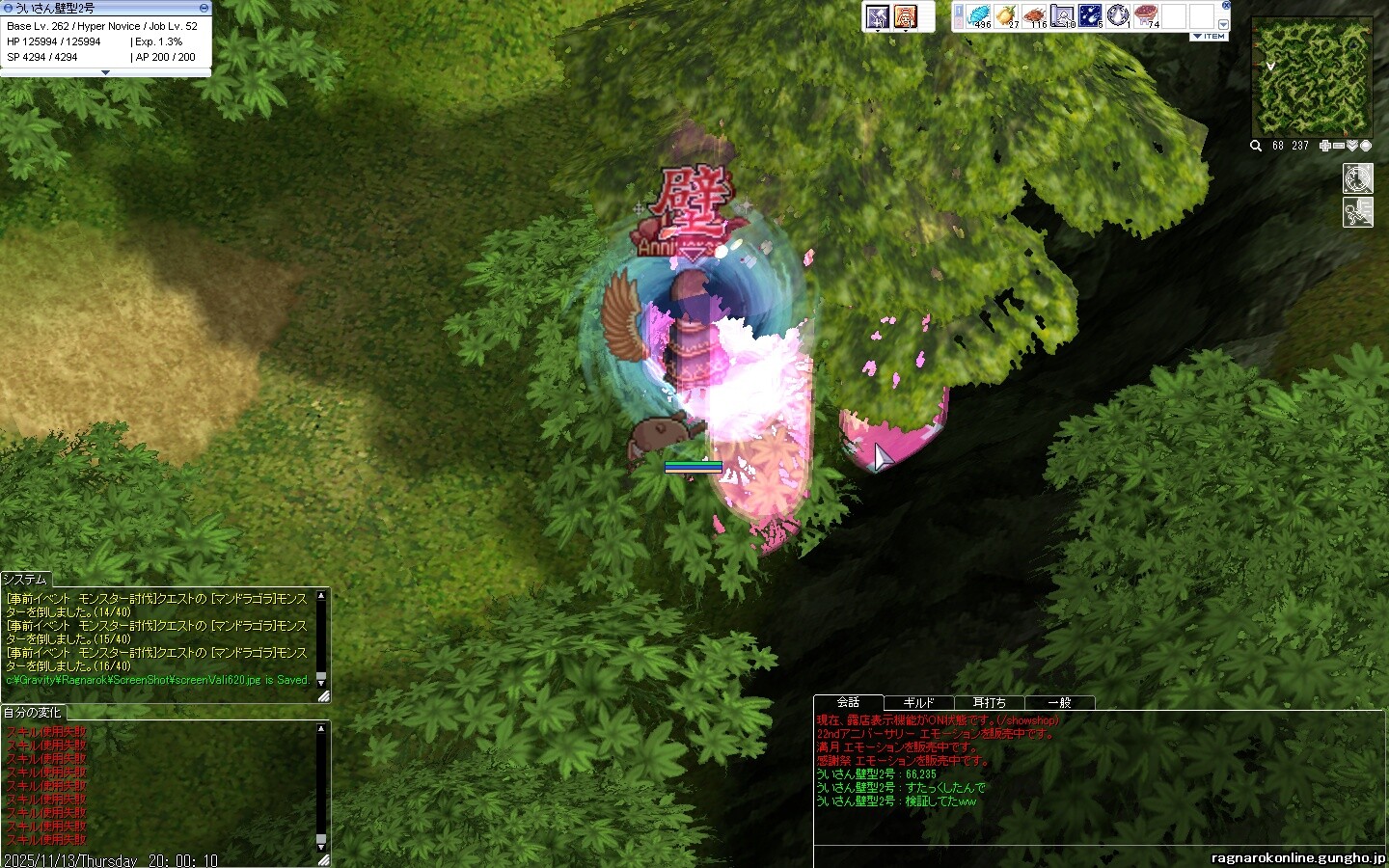Viewport: 1389px width, 868px height.
Task: Select the 一般 chat tab
Action: pos(1059,702)
